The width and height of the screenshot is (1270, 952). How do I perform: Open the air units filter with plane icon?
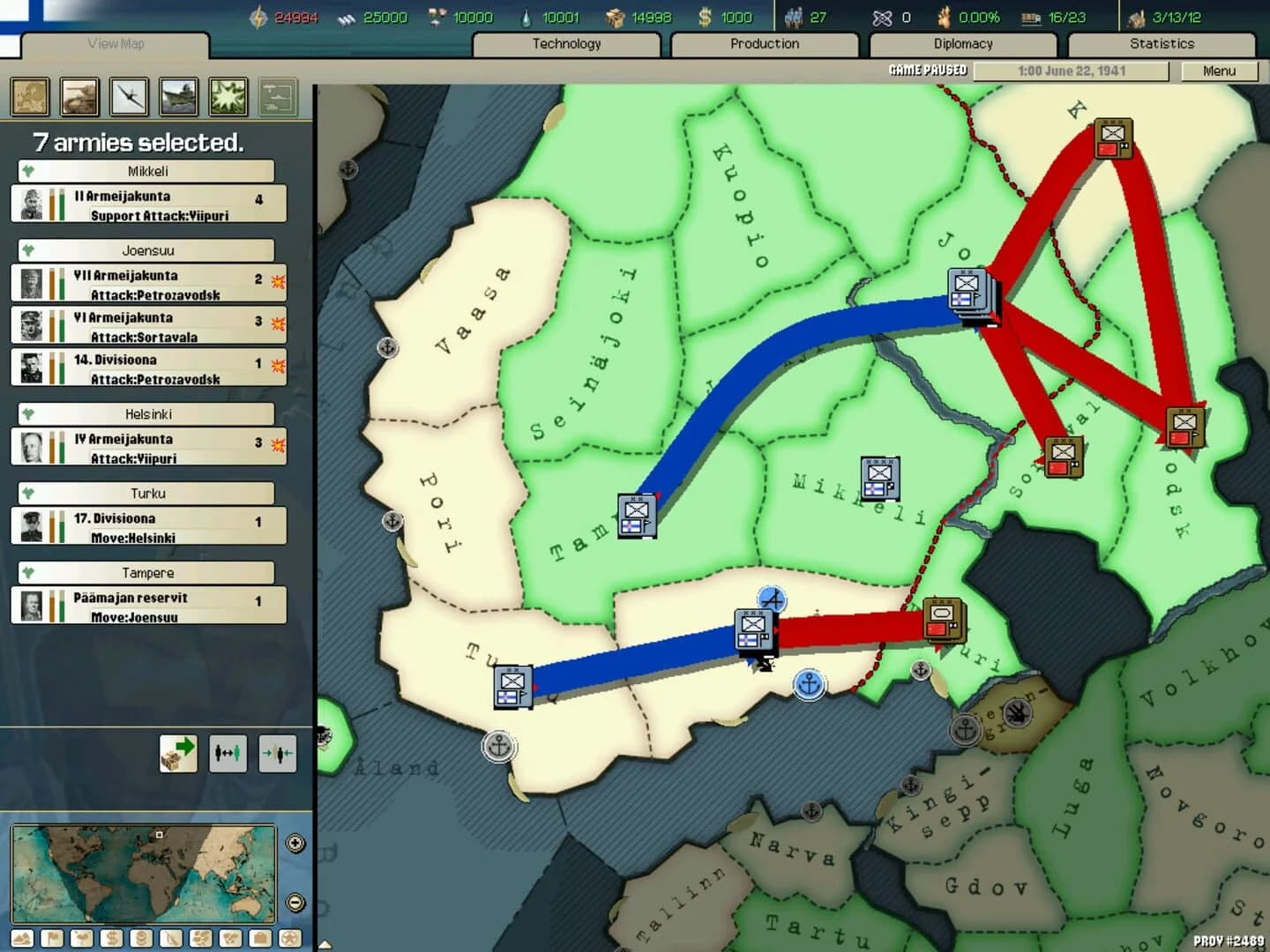coord(130,97)
